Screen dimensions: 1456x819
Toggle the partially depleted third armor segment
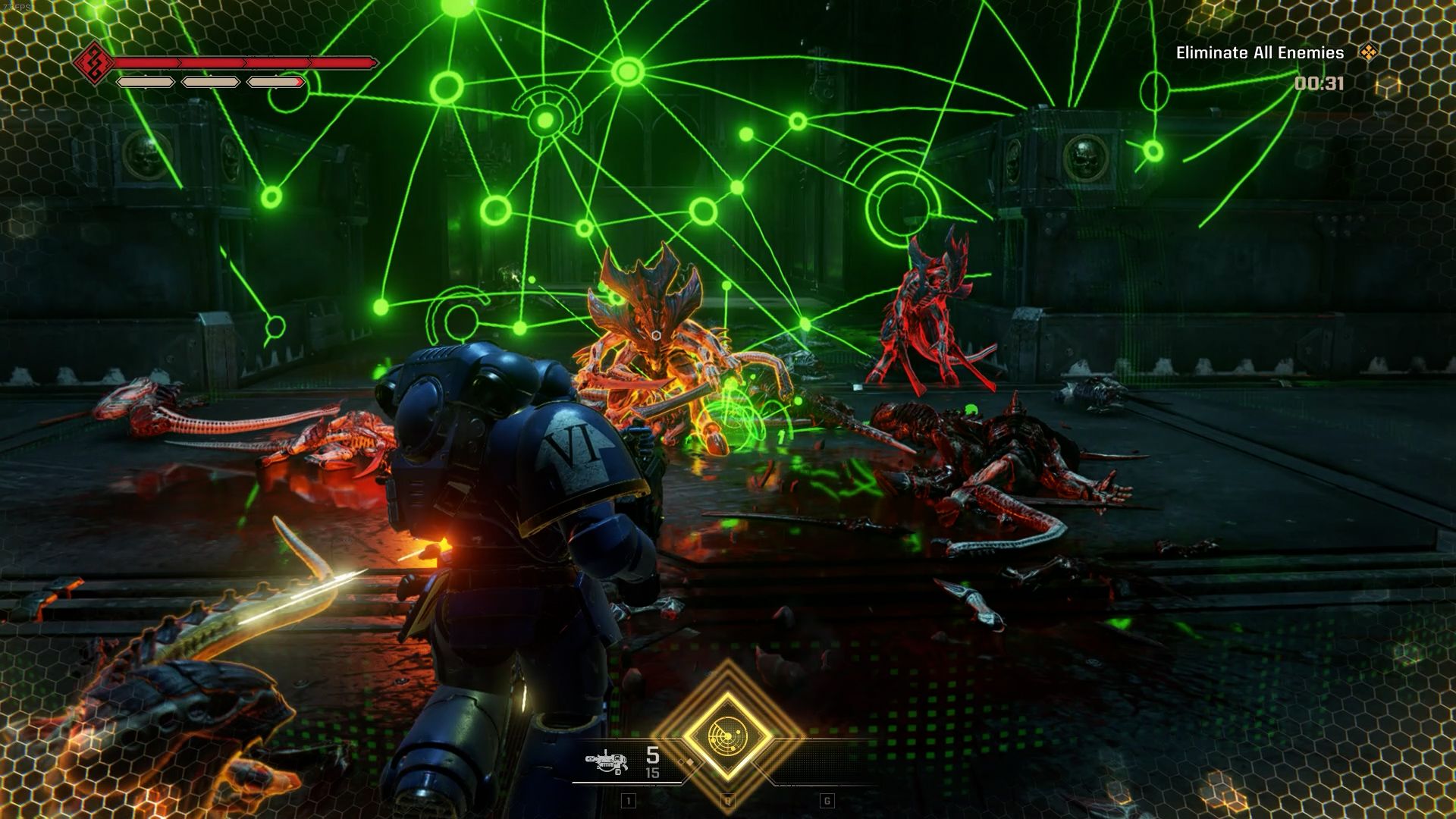pyautogui.click(x=275, y=83)
